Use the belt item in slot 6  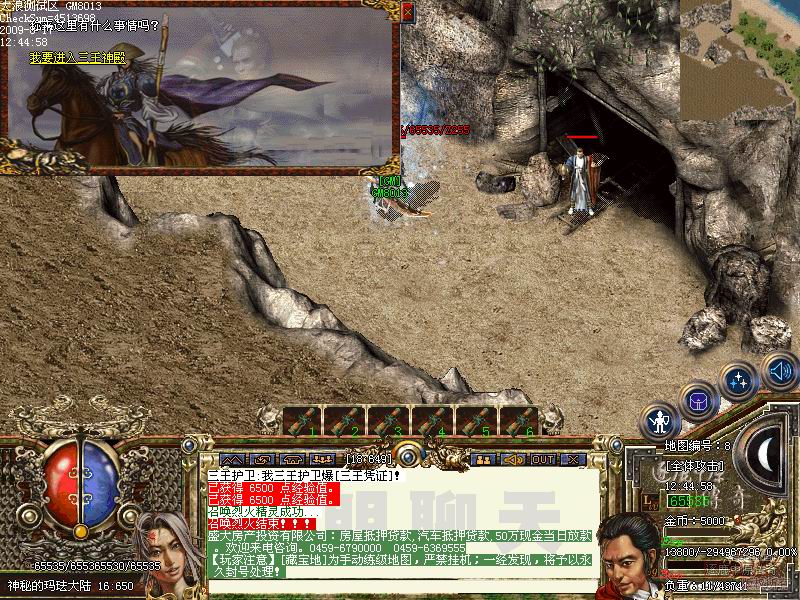[520, 421]
